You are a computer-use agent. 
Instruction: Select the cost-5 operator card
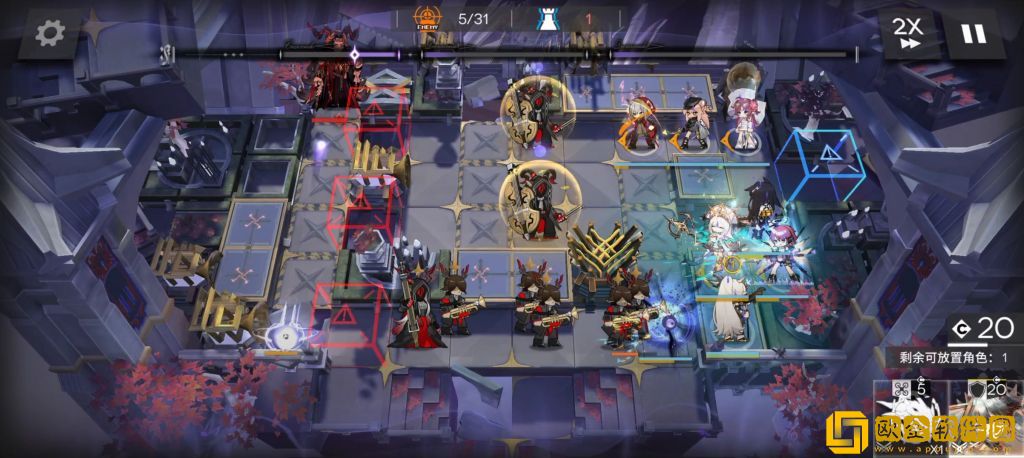click(908, 418)
